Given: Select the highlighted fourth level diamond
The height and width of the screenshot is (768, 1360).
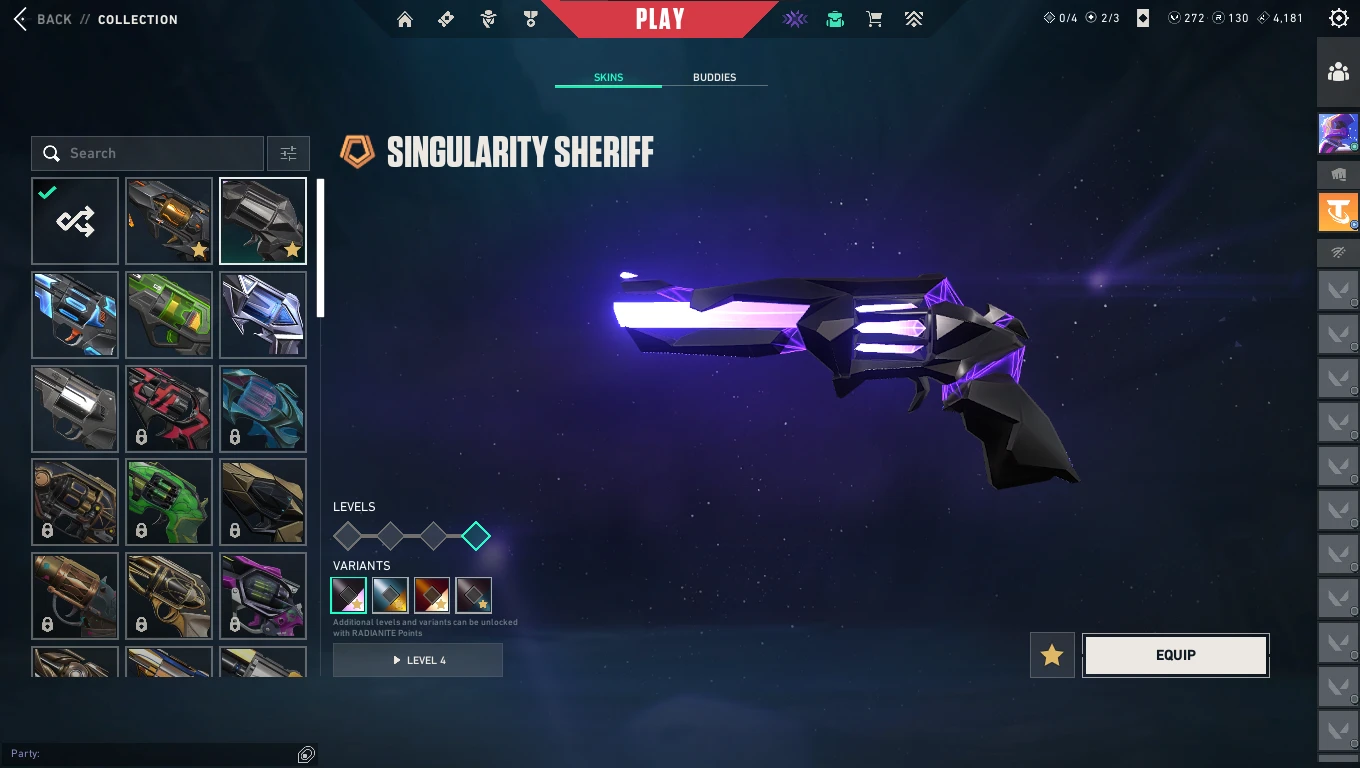Looking at the screenshot, I should [476, 536].
